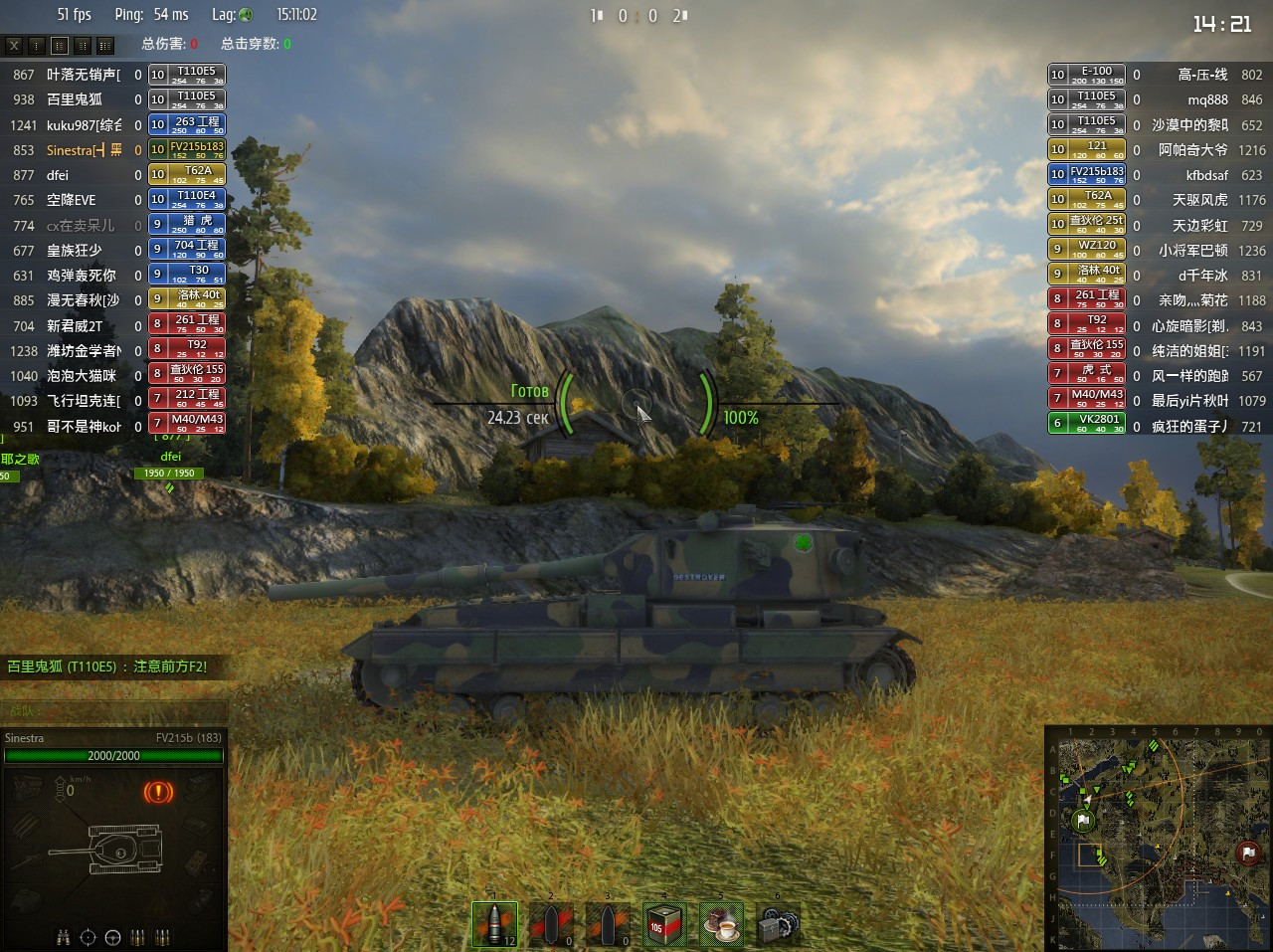Activate the large repair kit consumable
Viewport: 1273px width, 952px height.
[x=663, y=923]
